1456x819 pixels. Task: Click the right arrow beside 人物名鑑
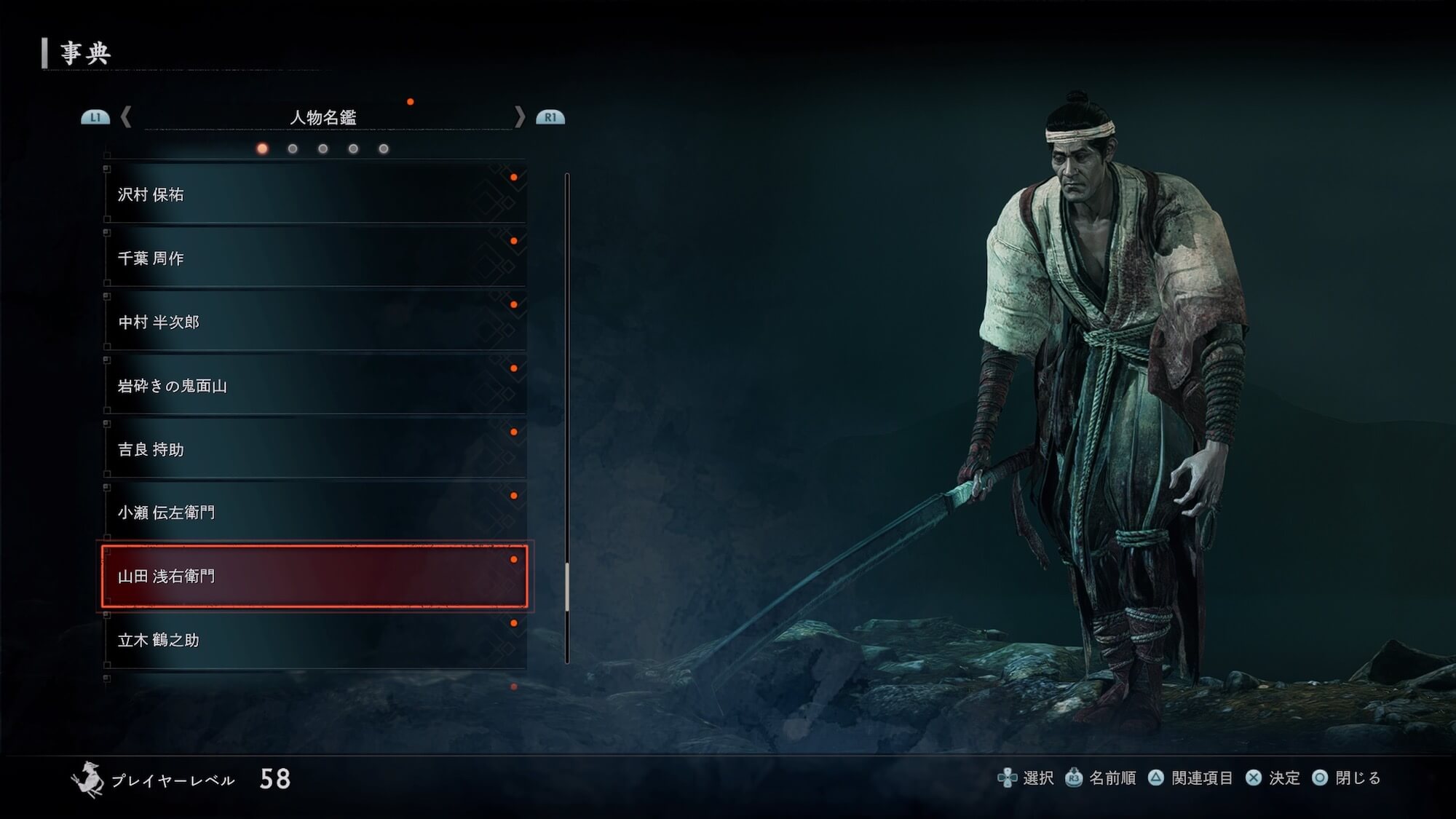click(519, 117)
